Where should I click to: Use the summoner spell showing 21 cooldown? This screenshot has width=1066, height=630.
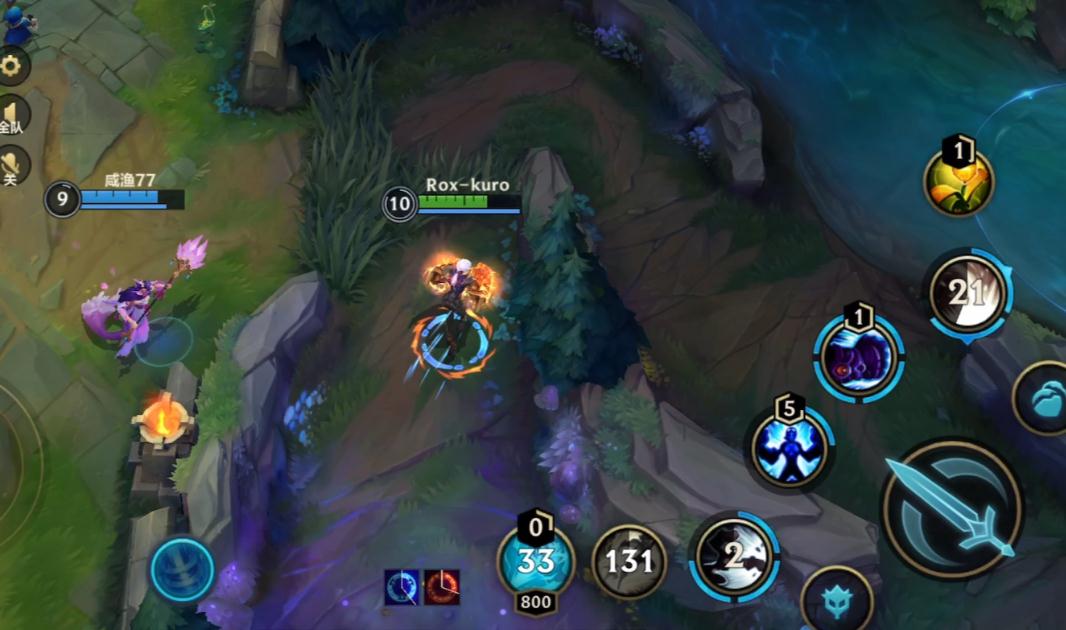click(967, 293)
